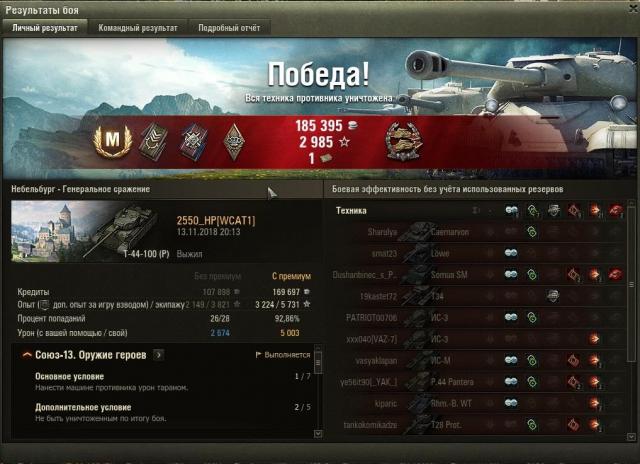This screenshot has width=640, height=464.
Task: Switch to the Личный результат tab
Action: pos(43,28)
